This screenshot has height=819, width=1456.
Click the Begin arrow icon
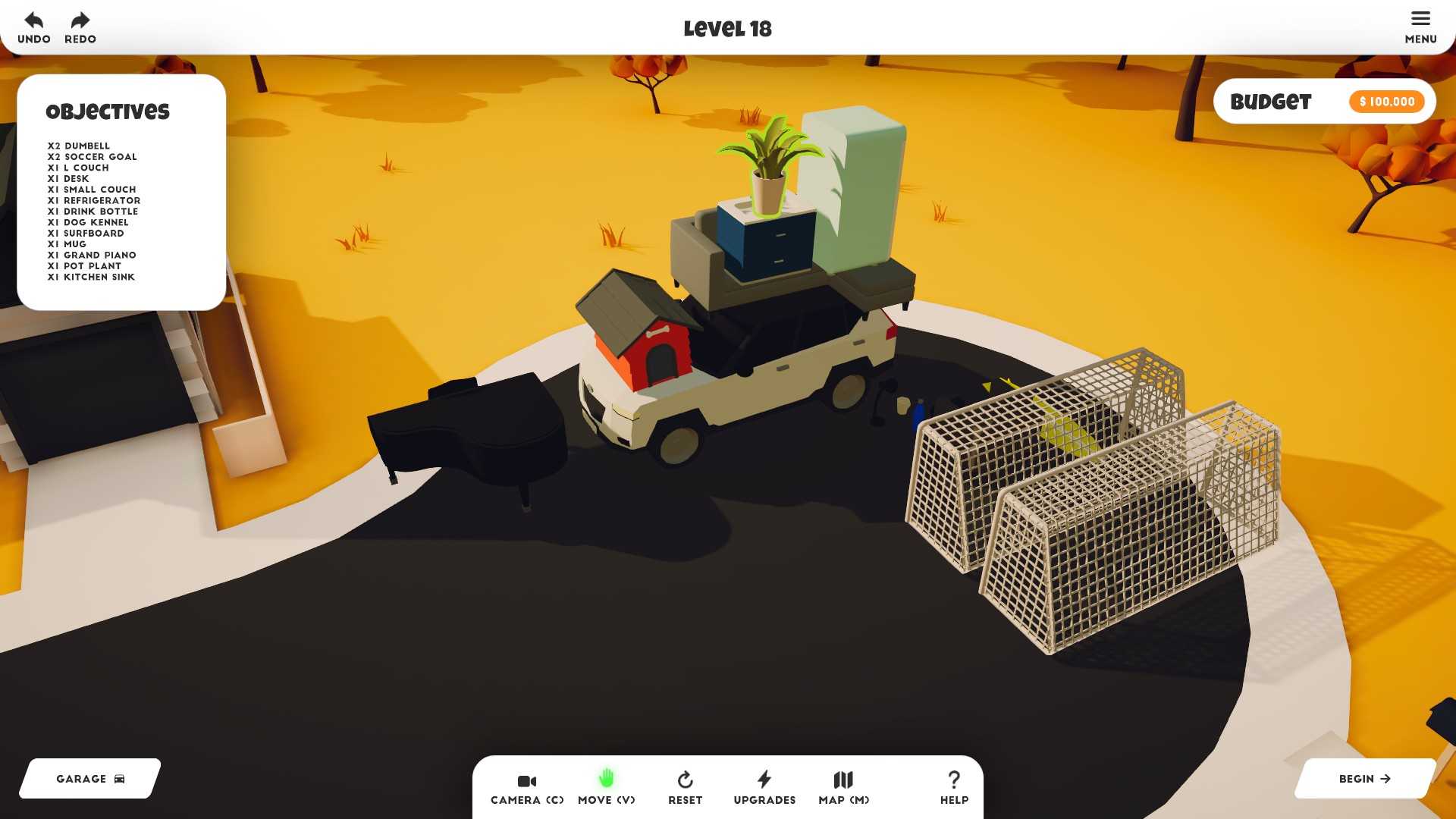1389,778
